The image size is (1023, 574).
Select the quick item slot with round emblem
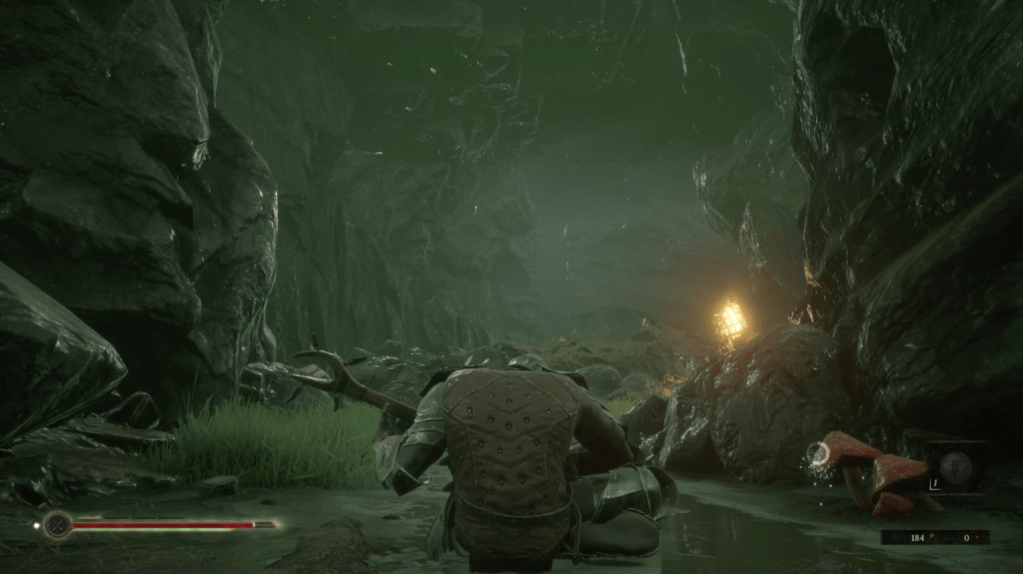tap(956, 469)
